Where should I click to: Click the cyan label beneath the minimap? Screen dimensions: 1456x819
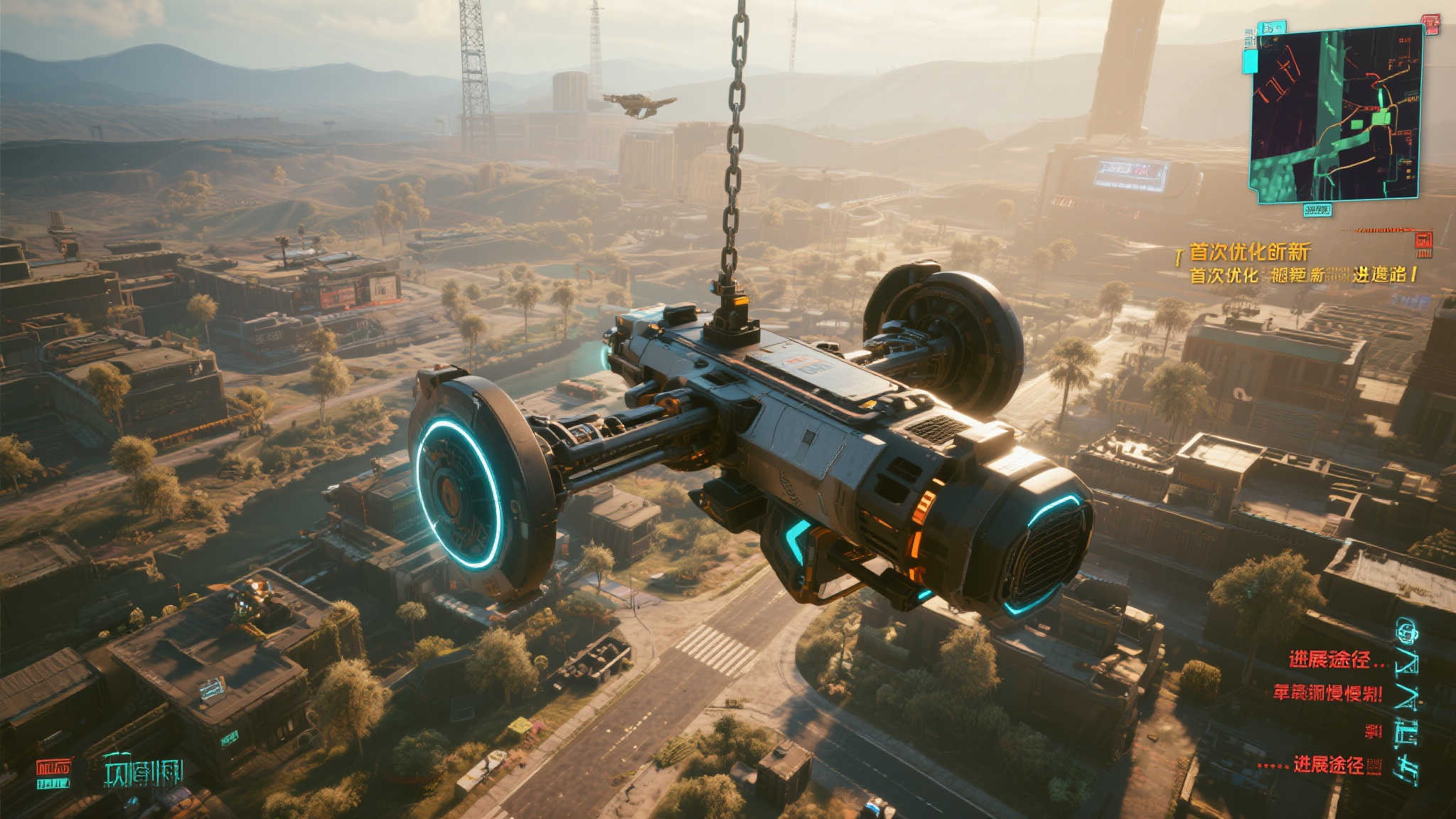click(x=1317, y=209)
